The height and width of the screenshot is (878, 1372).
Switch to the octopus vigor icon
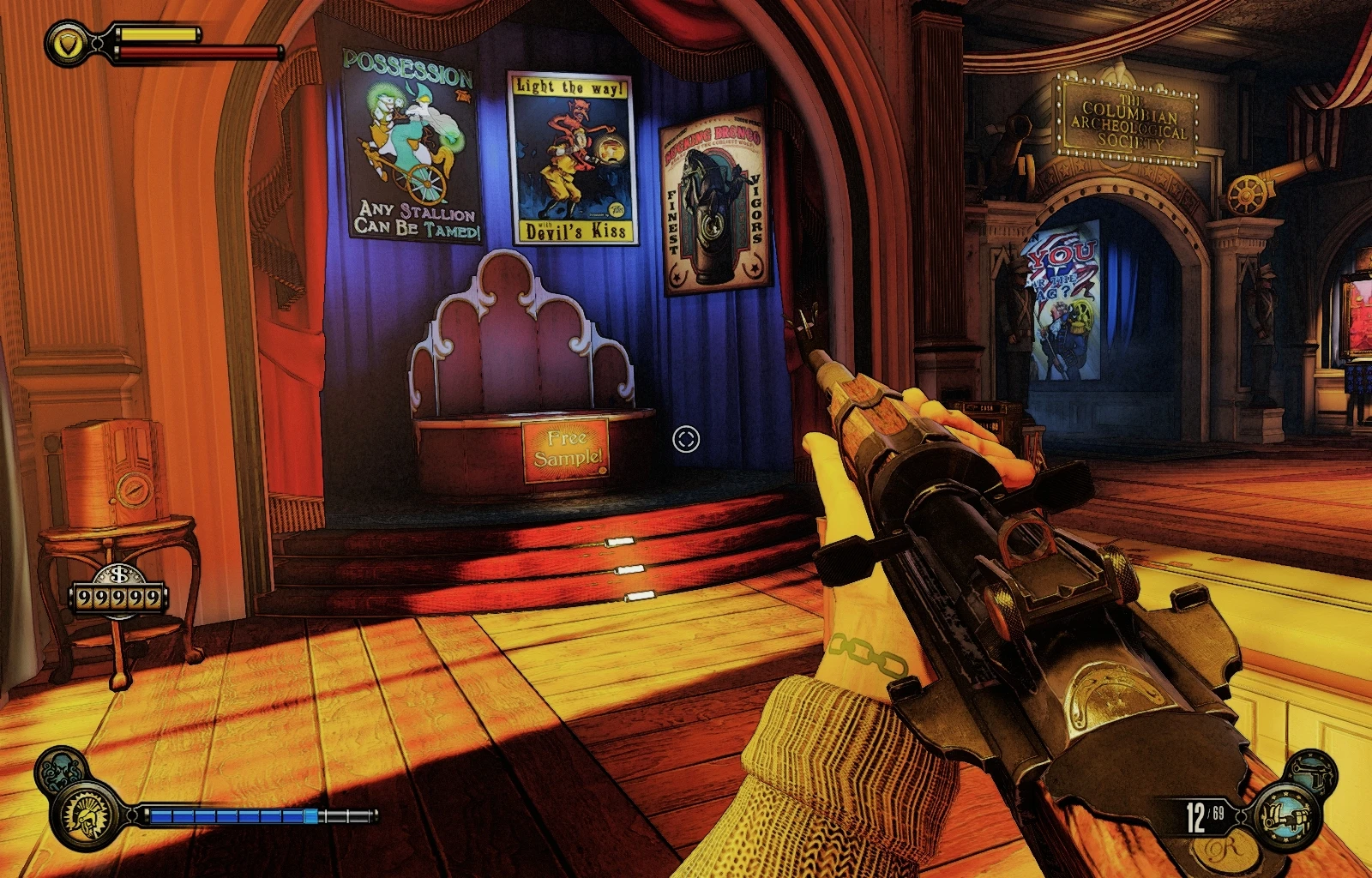[x=60, y=769]
